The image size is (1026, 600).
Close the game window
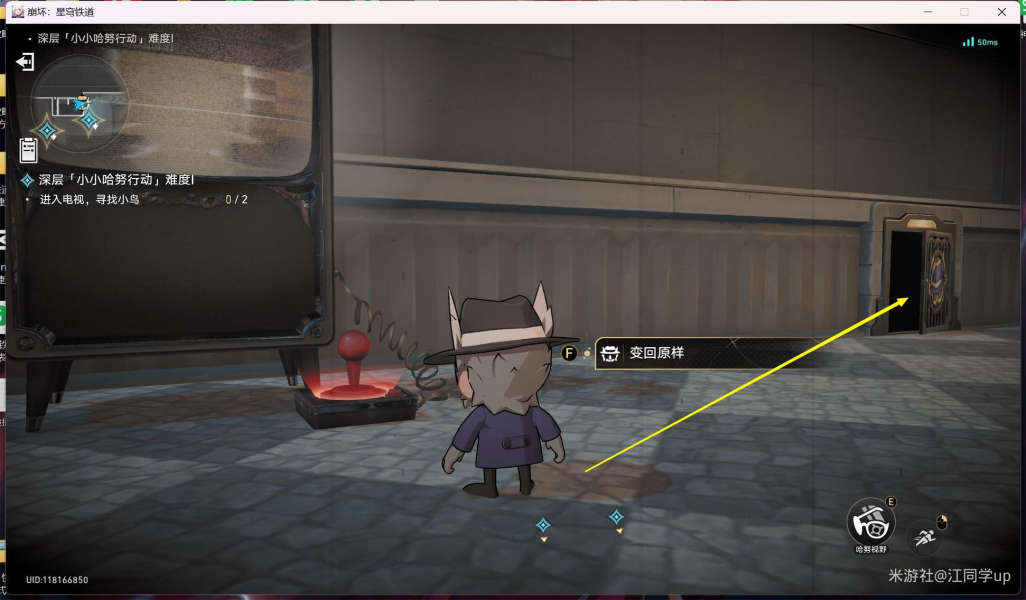(x=1002, y=12)
